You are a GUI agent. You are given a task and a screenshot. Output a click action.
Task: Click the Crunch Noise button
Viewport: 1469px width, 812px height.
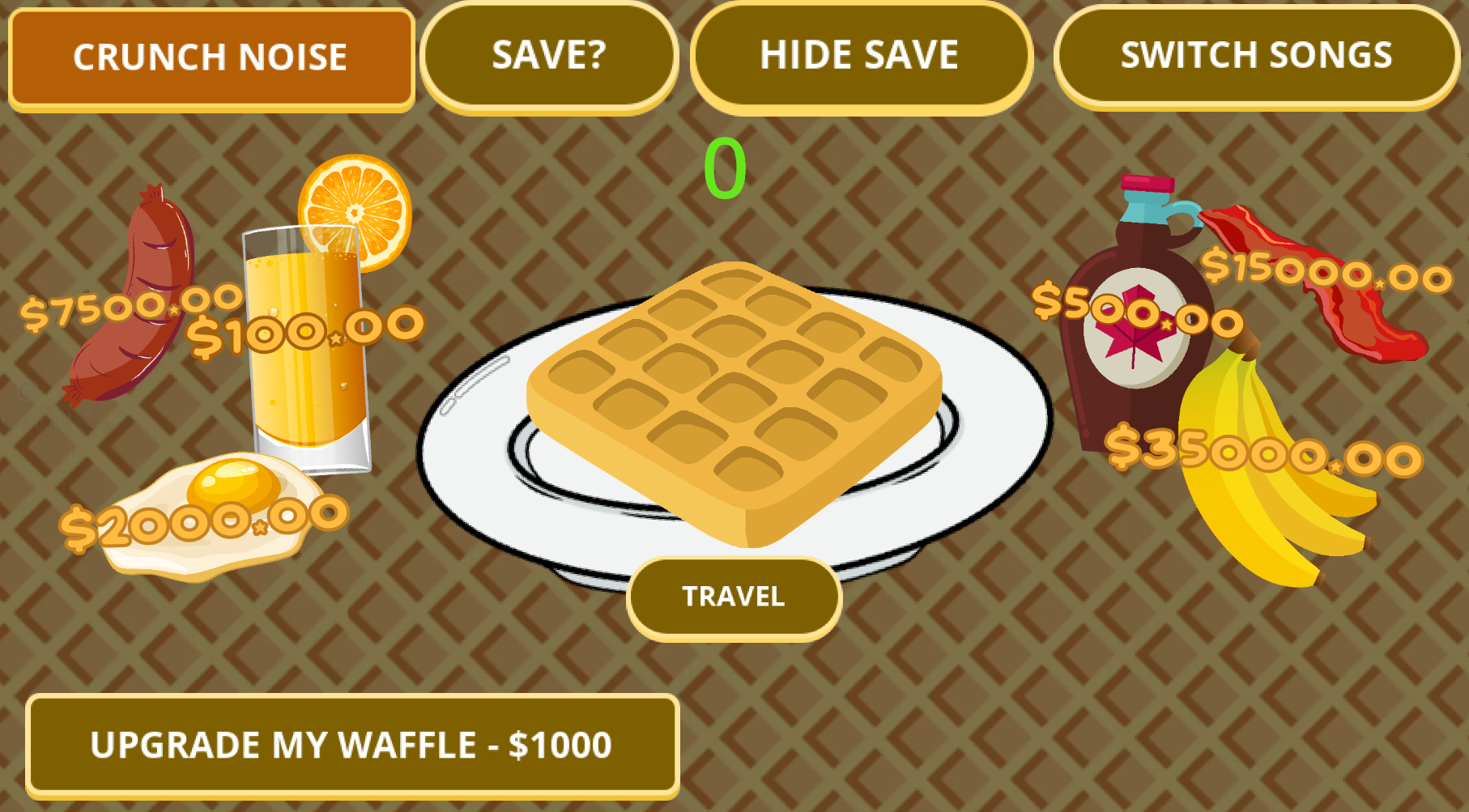[210, 57]
